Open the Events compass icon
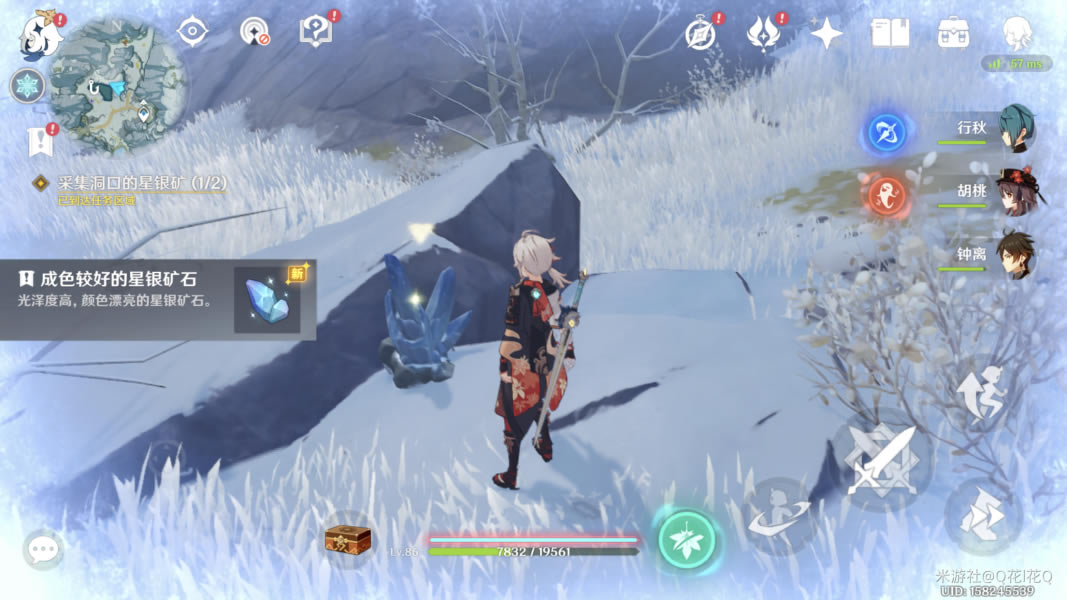The image size is (1067, 600). (701, 34)
